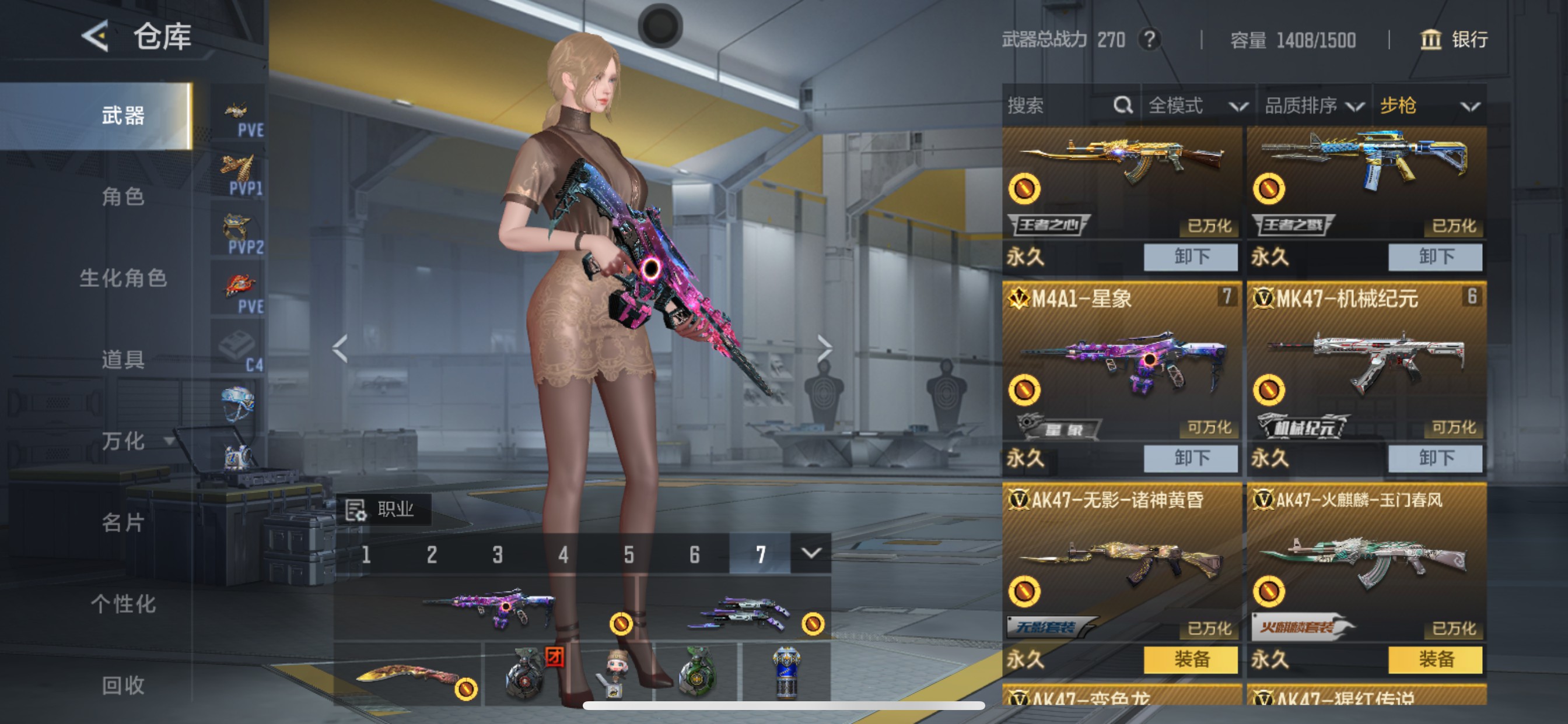Show the weapon power help tooltip
1568x724 pixels.
[1149, 40]
